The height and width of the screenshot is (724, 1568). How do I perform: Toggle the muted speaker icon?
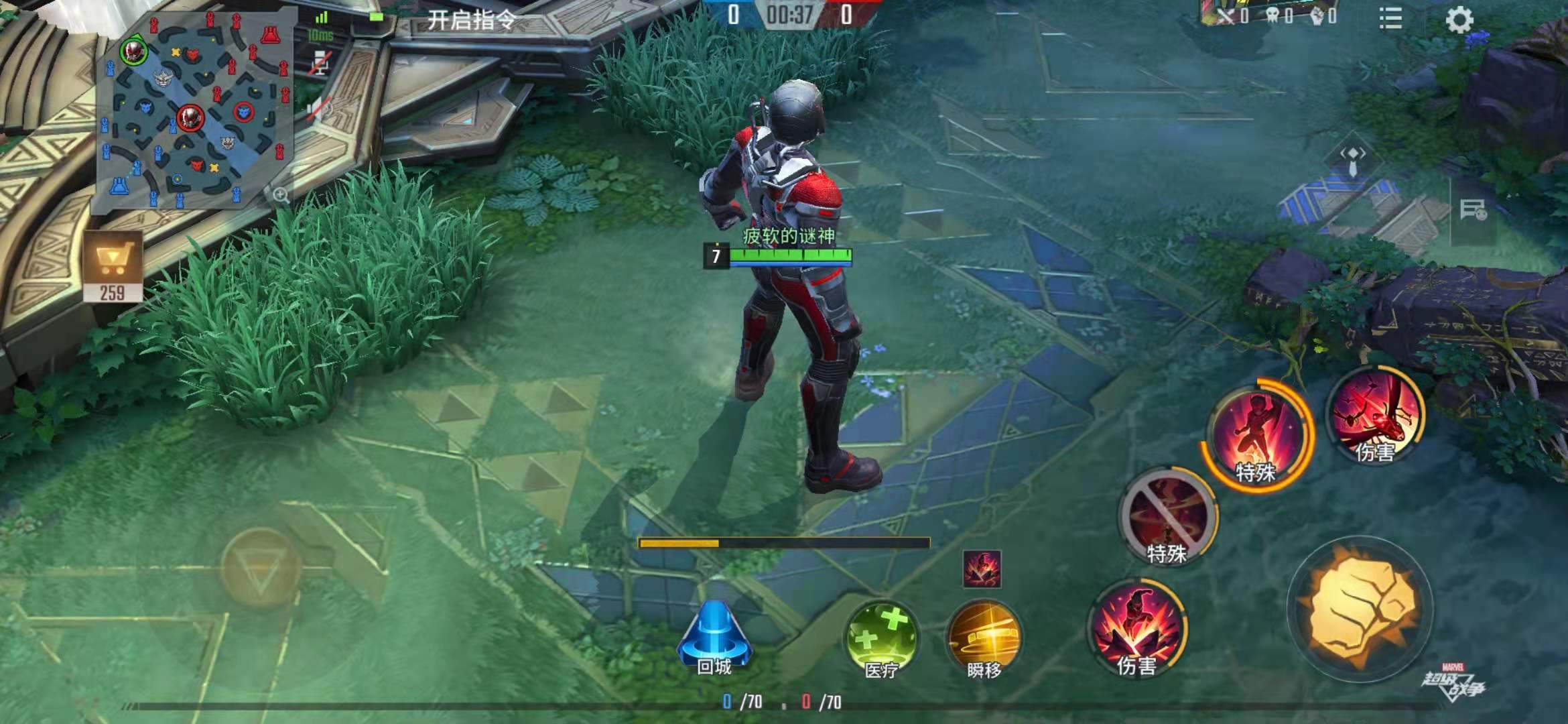tap(320, 109)
